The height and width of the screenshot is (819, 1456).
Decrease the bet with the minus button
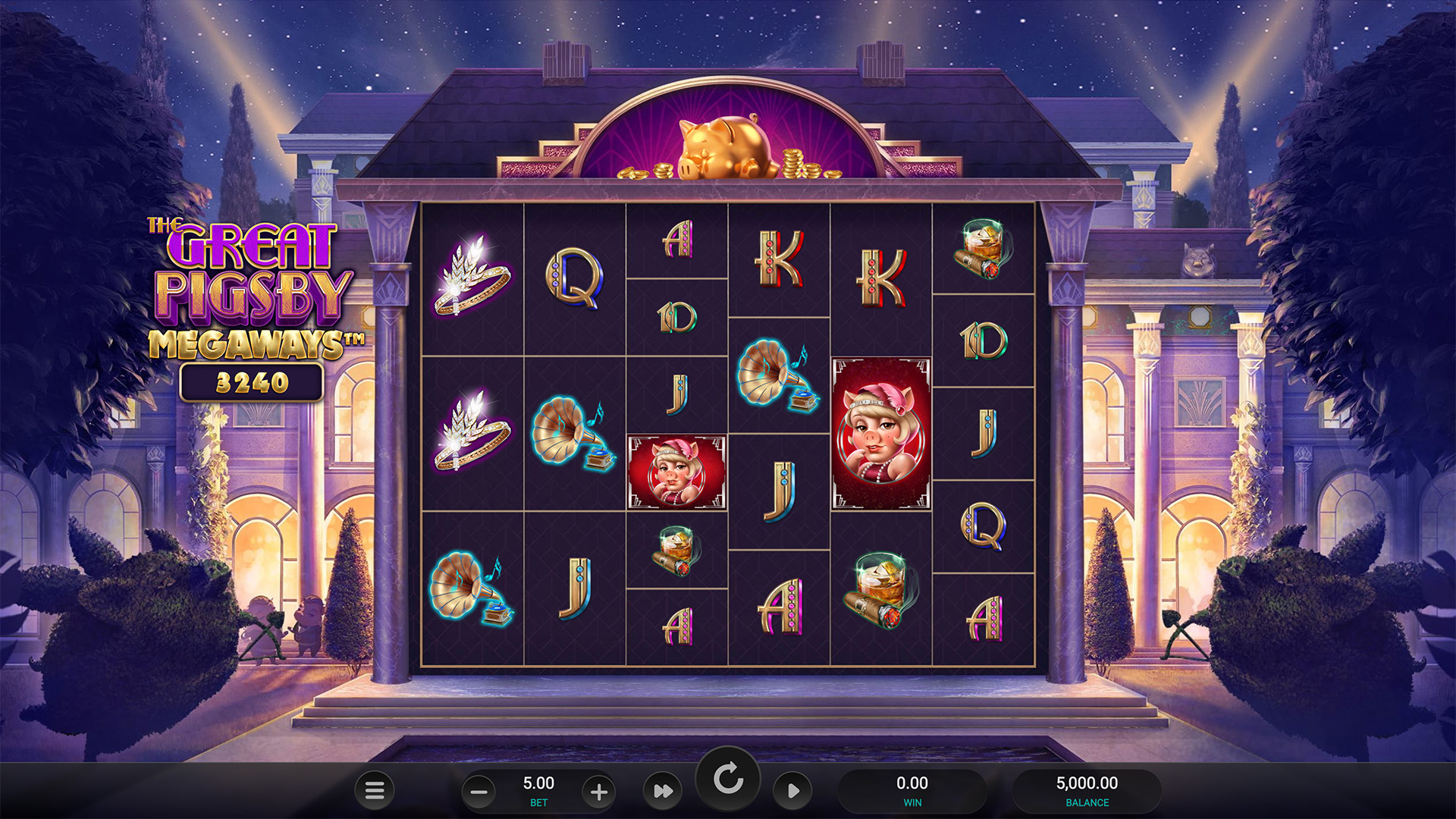479,792
